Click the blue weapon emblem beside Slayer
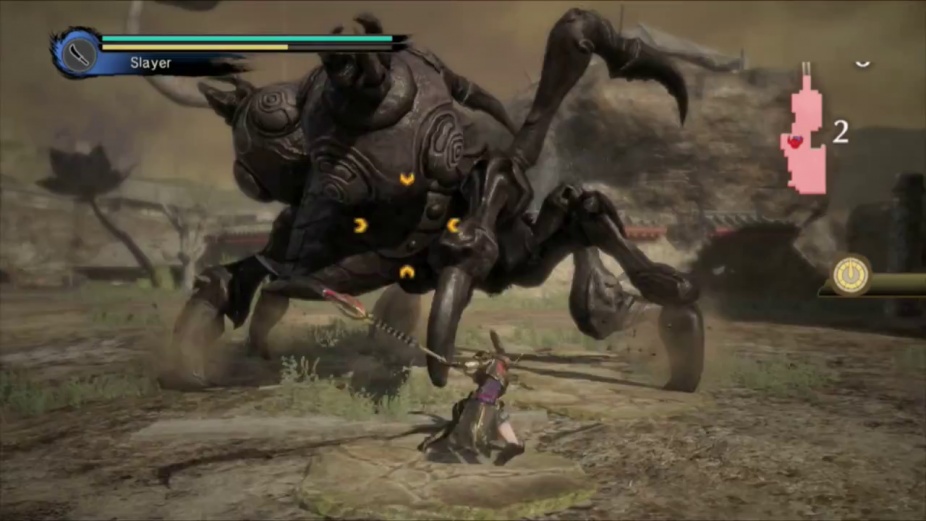The width and height of the screenshot is (926, 521). [78, 52]
